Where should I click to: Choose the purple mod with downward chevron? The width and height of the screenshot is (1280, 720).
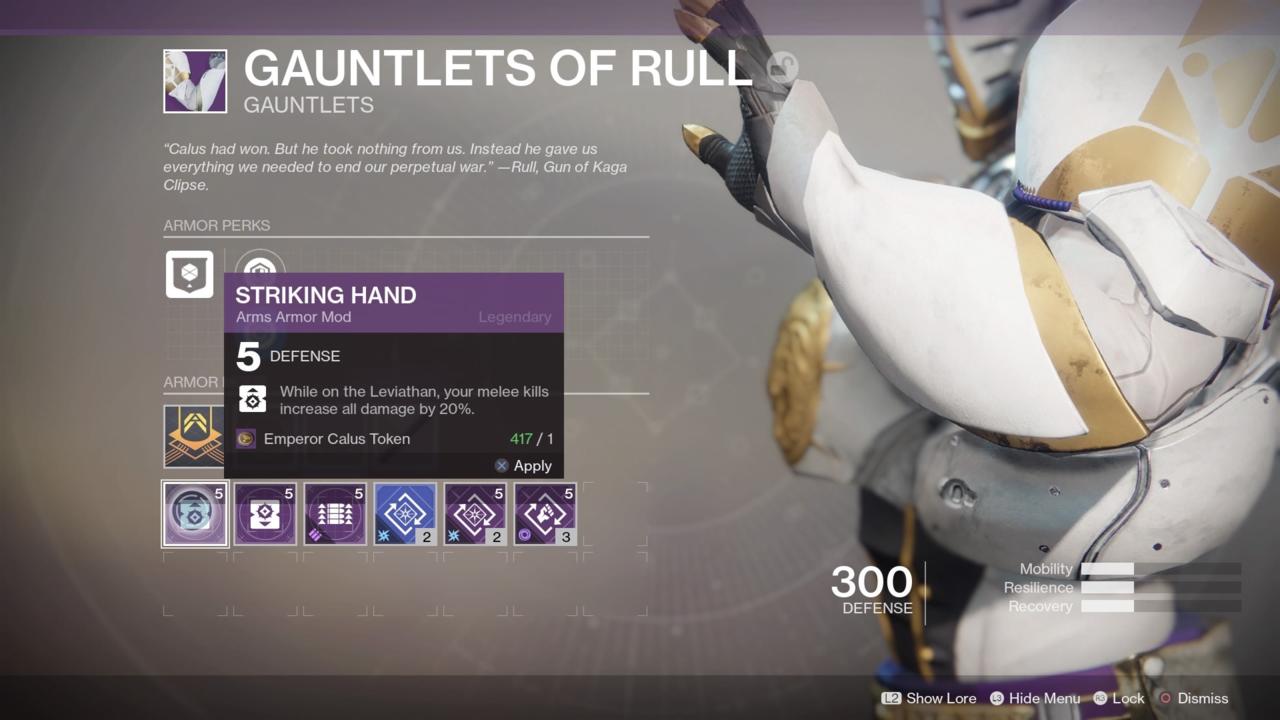click(265, 514)
